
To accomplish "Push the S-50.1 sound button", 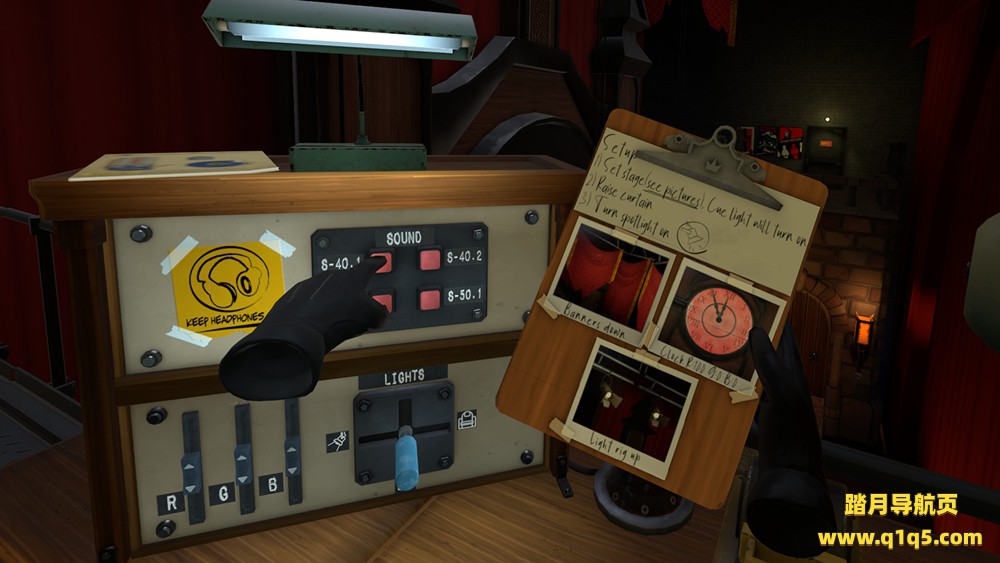I will pyautogui.click(x=430, y=298).
